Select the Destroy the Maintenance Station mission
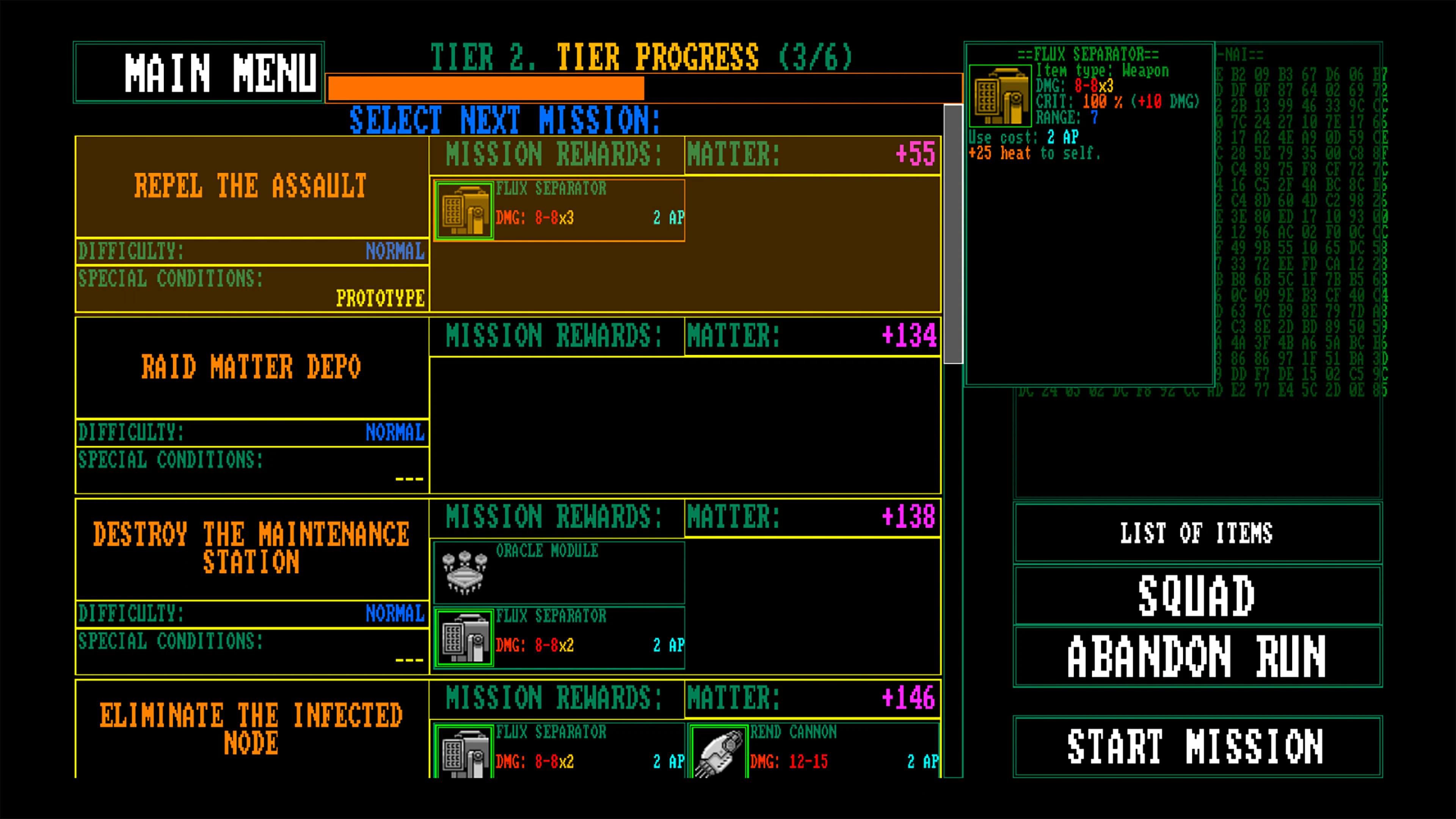Viewport: 1456px width, 819px height. 251,546
